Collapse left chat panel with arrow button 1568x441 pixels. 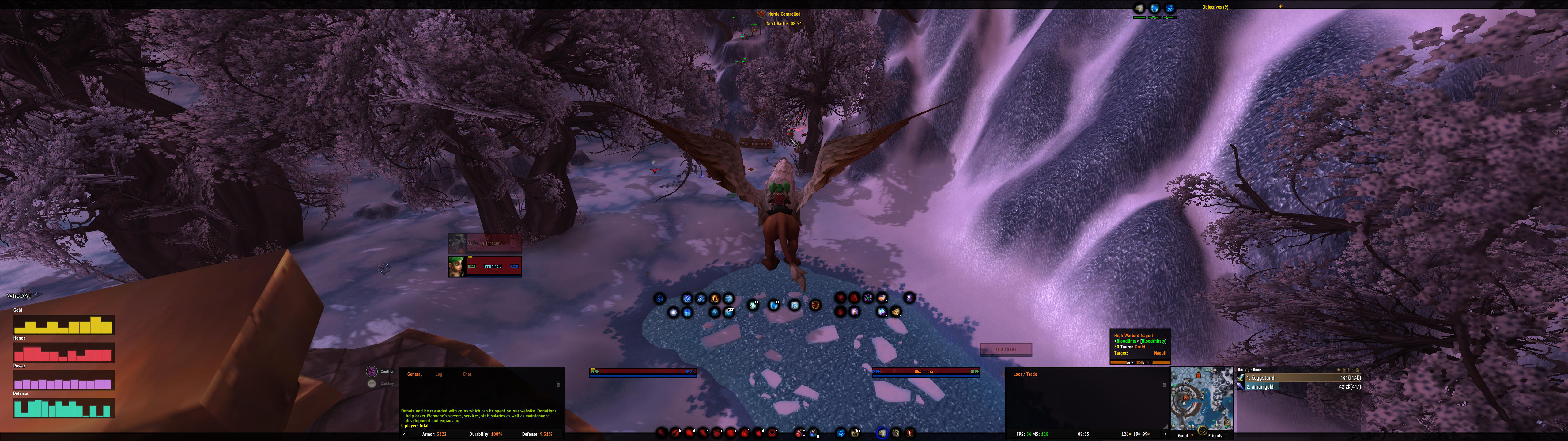404,434
